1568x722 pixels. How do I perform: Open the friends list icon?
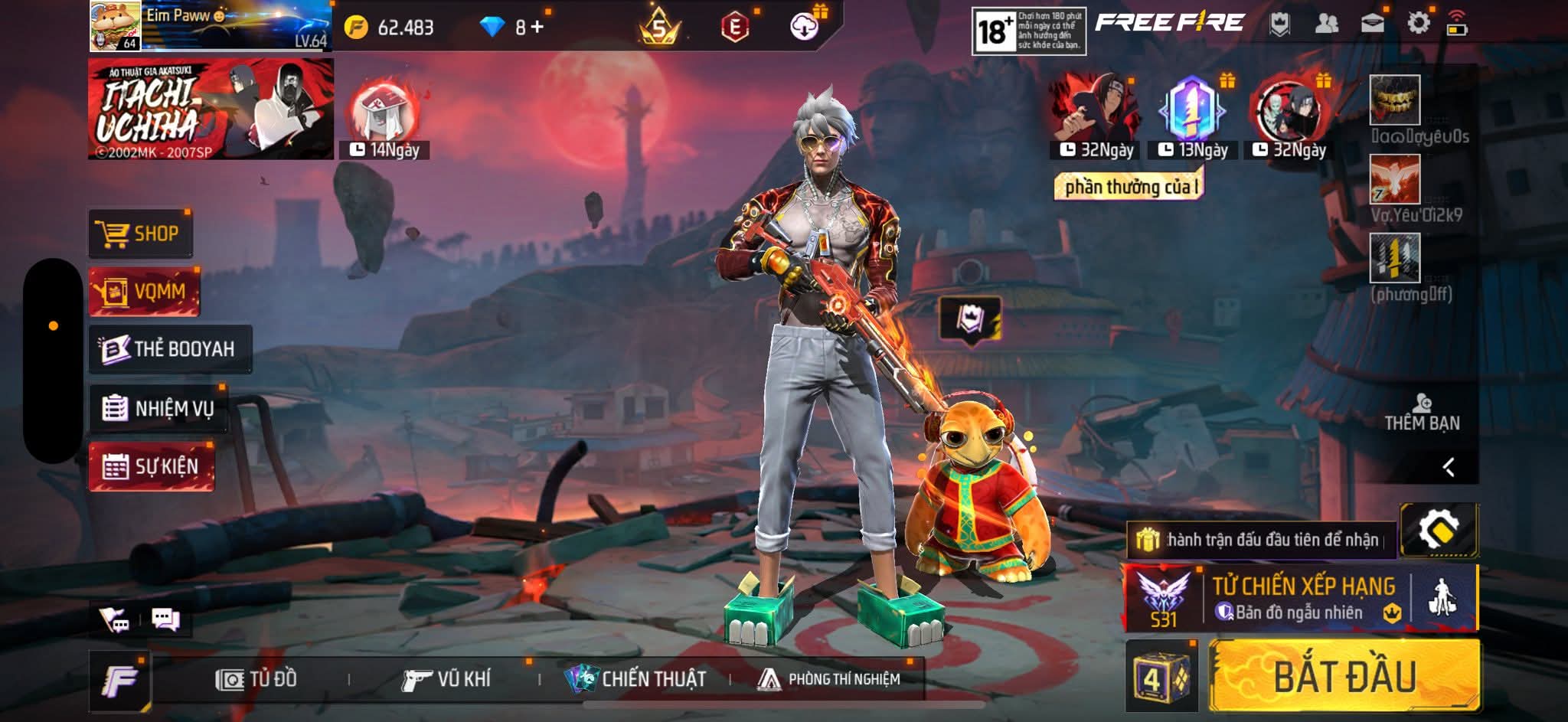point(1326,23)
